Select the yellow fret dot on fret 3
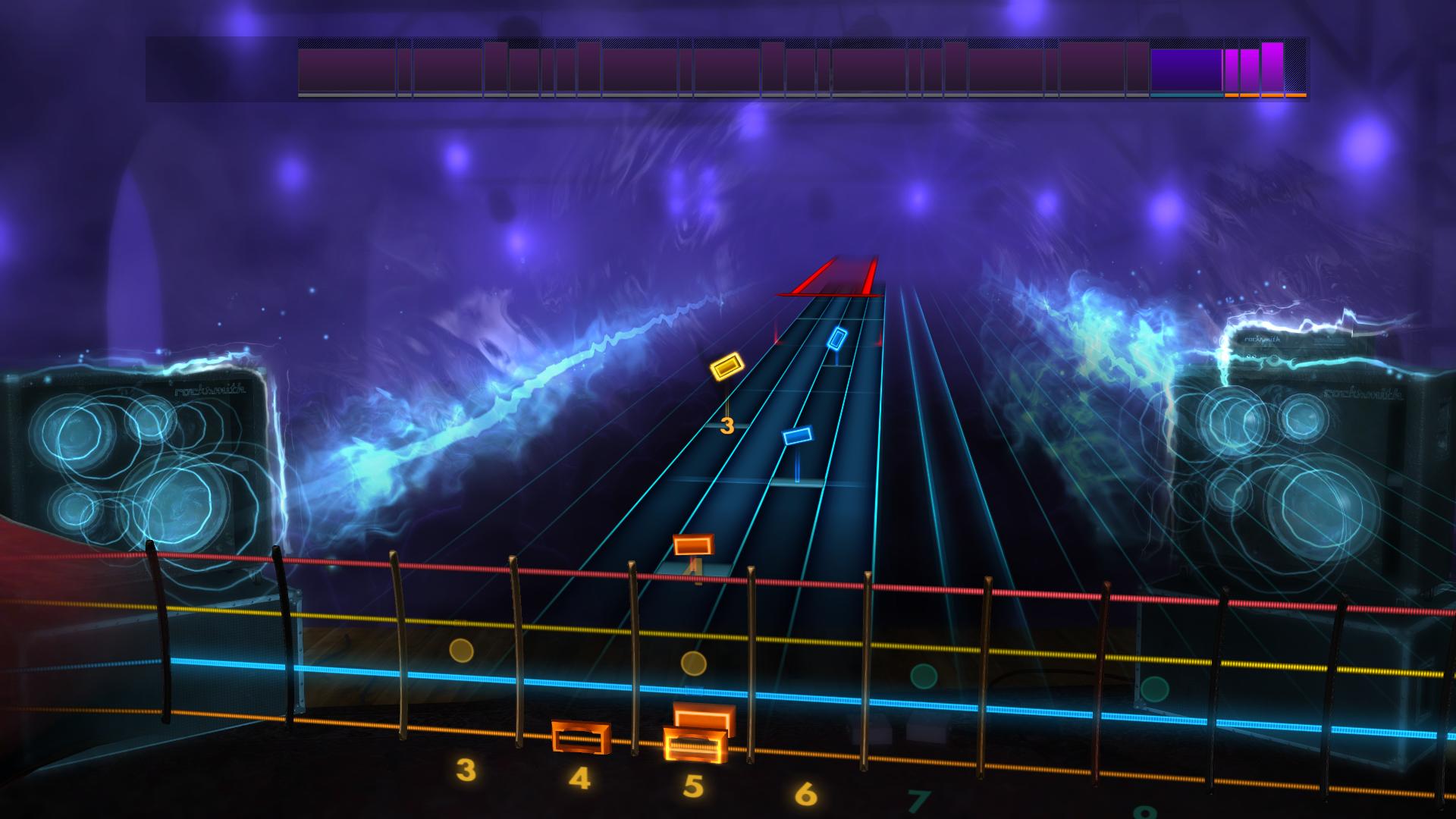This screenshot has height=819, width=1456. tap(461, 651)
